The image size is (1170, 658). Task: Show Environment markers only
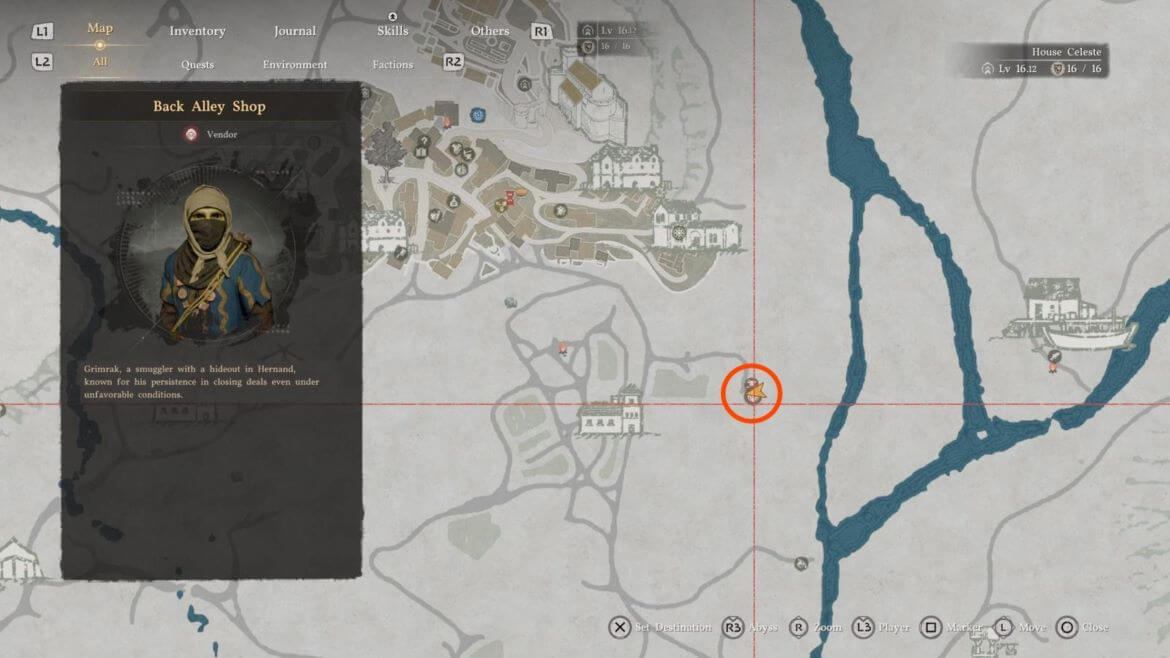(x=295, y=65)
